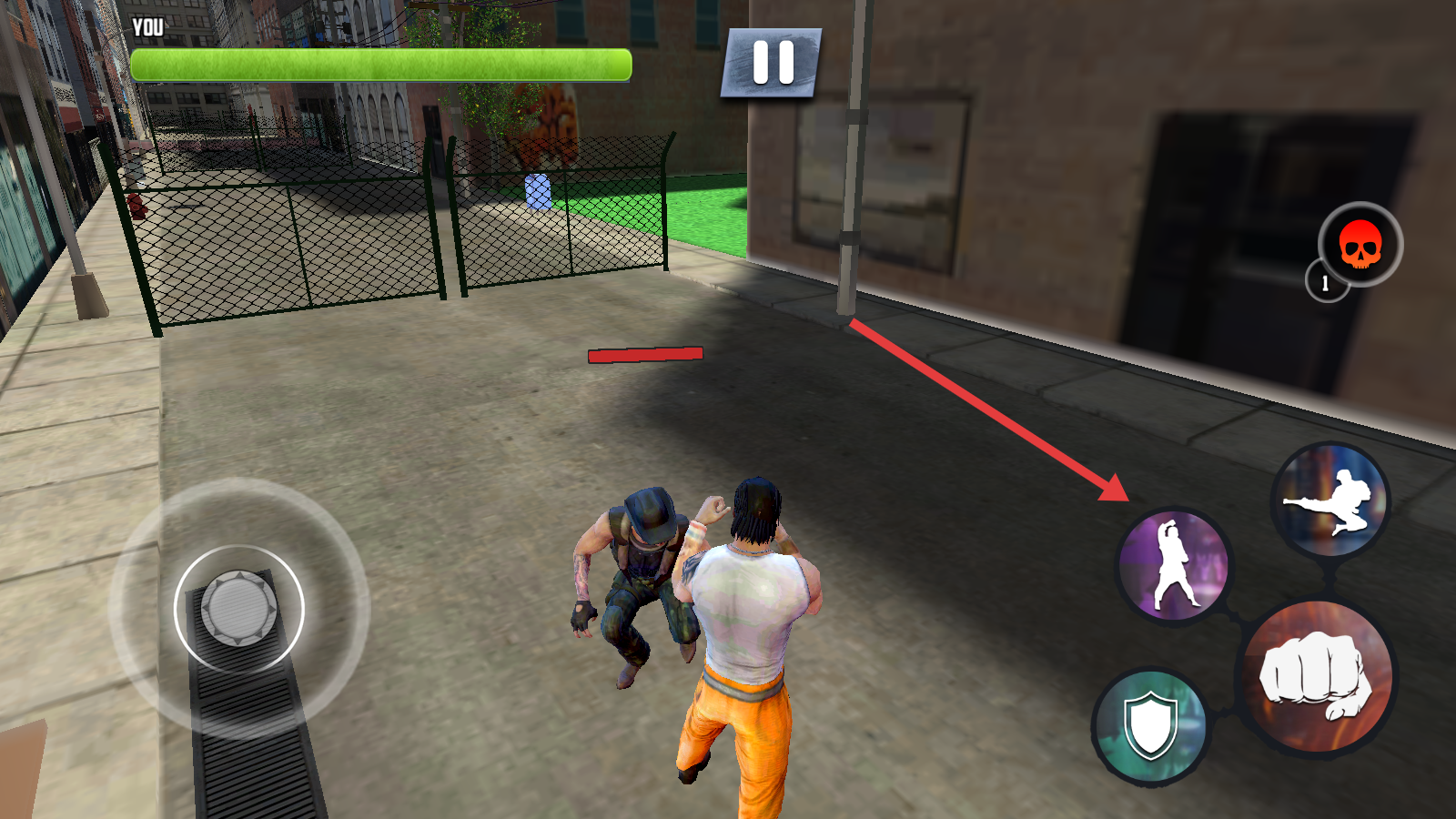
Task: Activate the shield block button
Action: 1150,725
